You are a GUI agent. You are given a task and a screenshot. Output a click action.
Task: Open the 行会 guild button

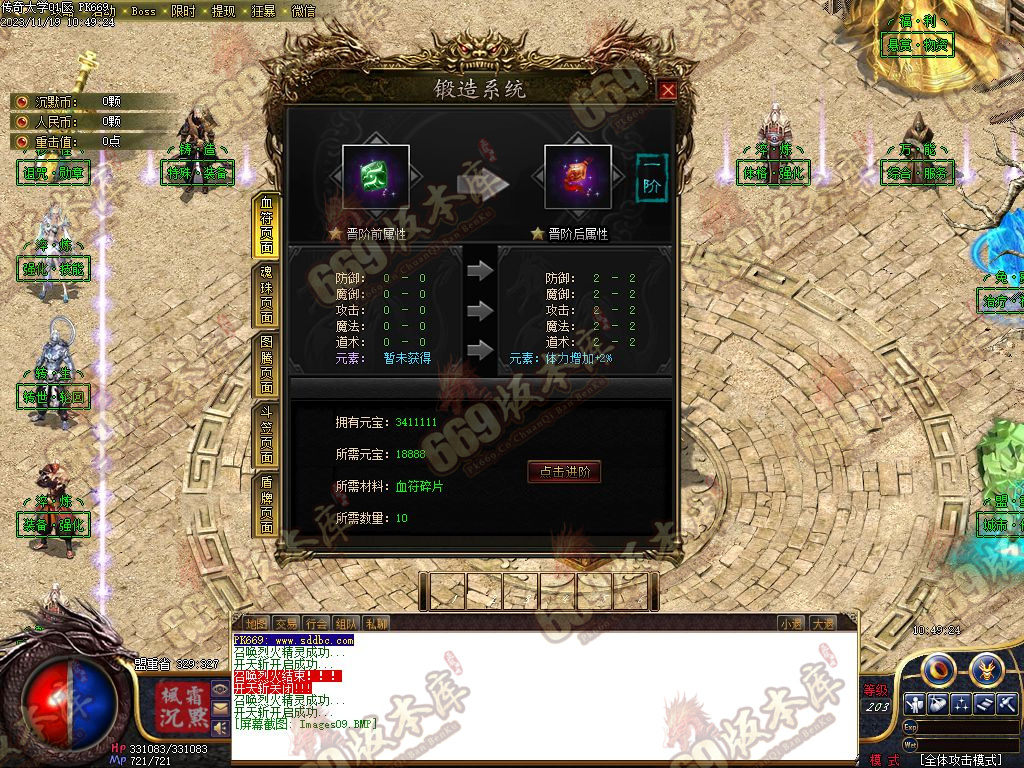coord(316,623)
